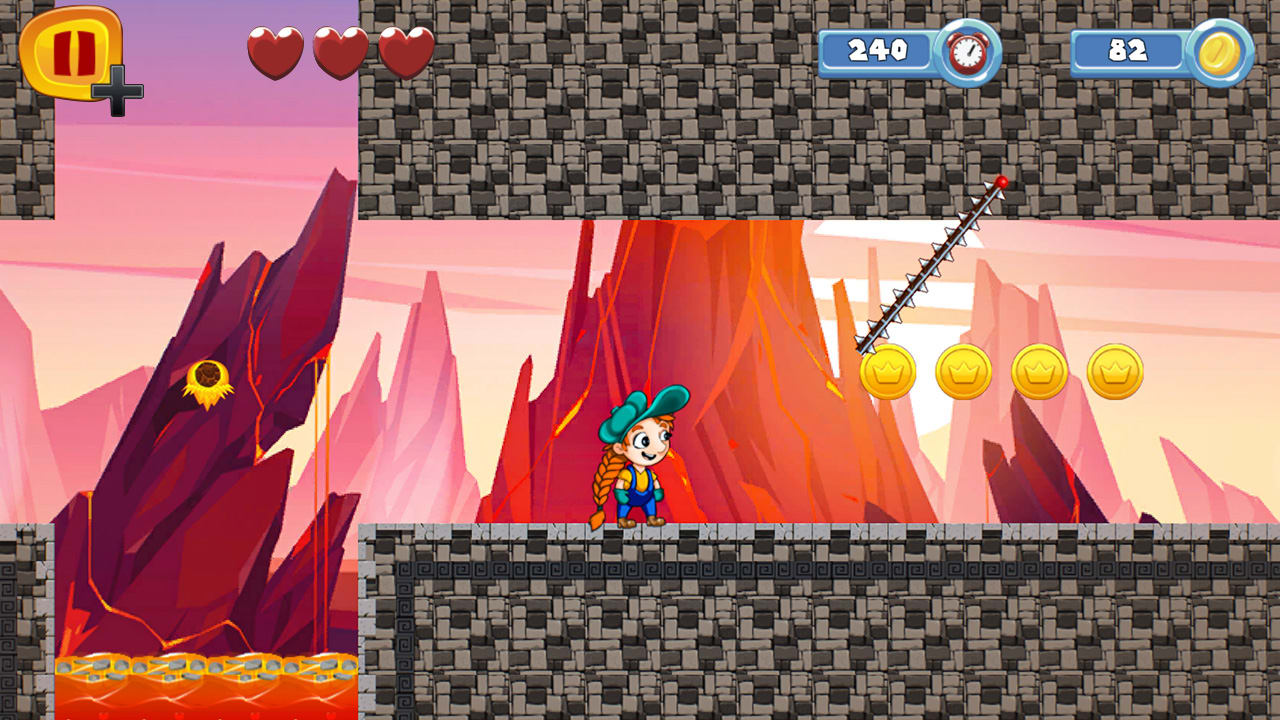Select the middle heart icon
The image size is (1280, 720).
pyautogui.click(x=336, y=50)
